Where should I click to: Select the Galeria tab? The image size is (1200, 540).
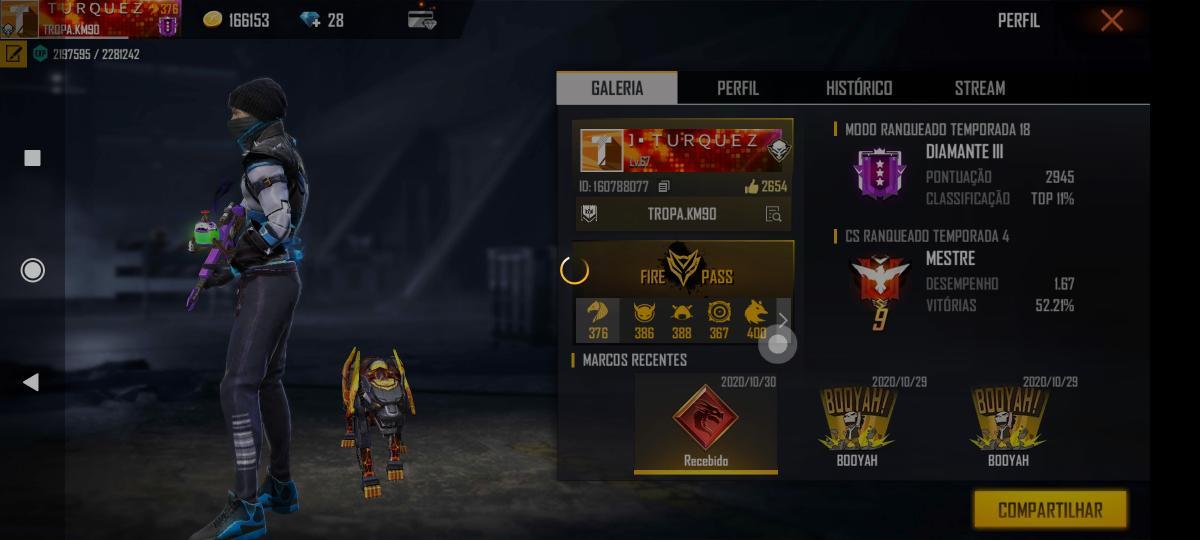pos(617,88)
